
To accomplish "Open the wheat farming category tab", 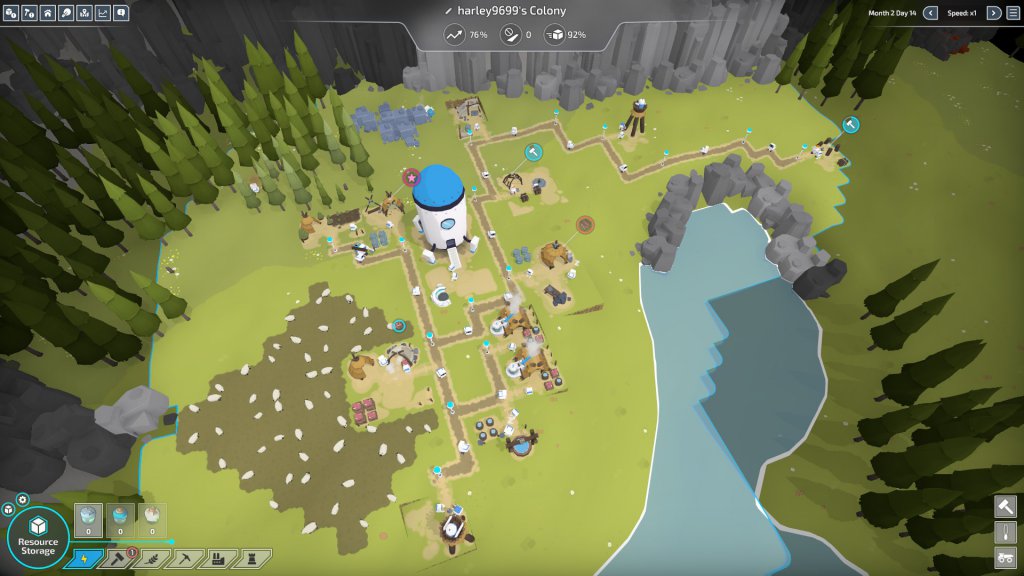I will coord(152,558).
